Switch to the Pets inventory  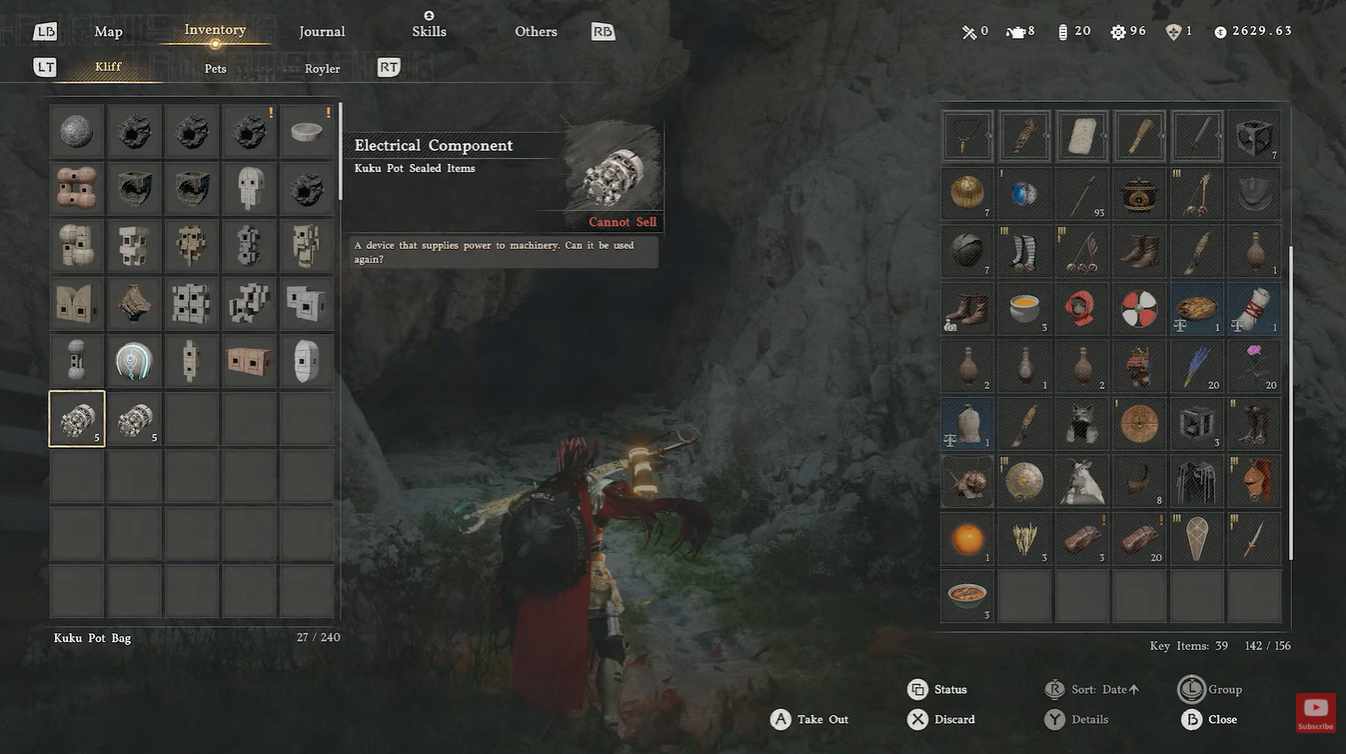216,69
